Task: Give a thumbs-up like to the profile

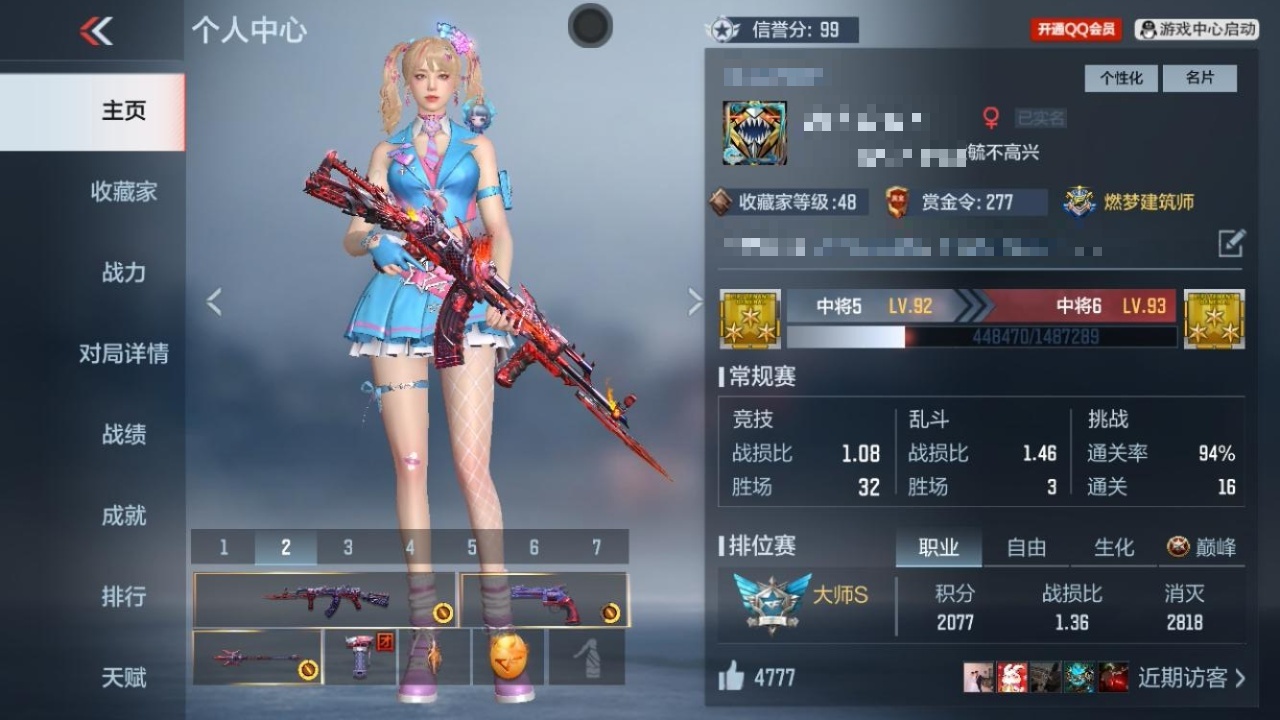Action: [x=731, y=677]
